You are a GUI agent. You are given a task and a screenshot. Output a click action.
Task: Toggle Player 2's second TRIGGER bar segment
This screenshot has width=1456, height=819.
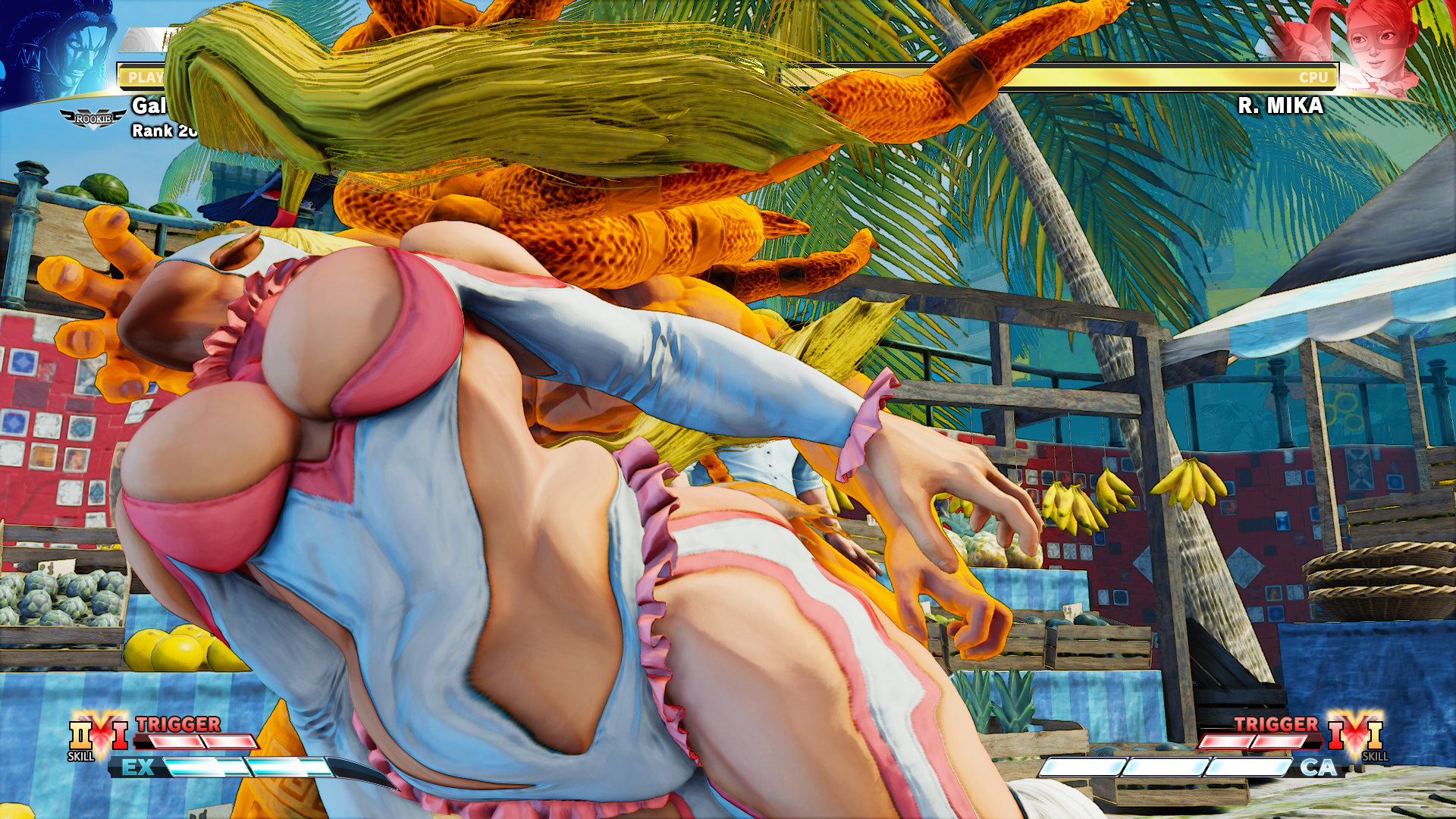[1276, 741]
